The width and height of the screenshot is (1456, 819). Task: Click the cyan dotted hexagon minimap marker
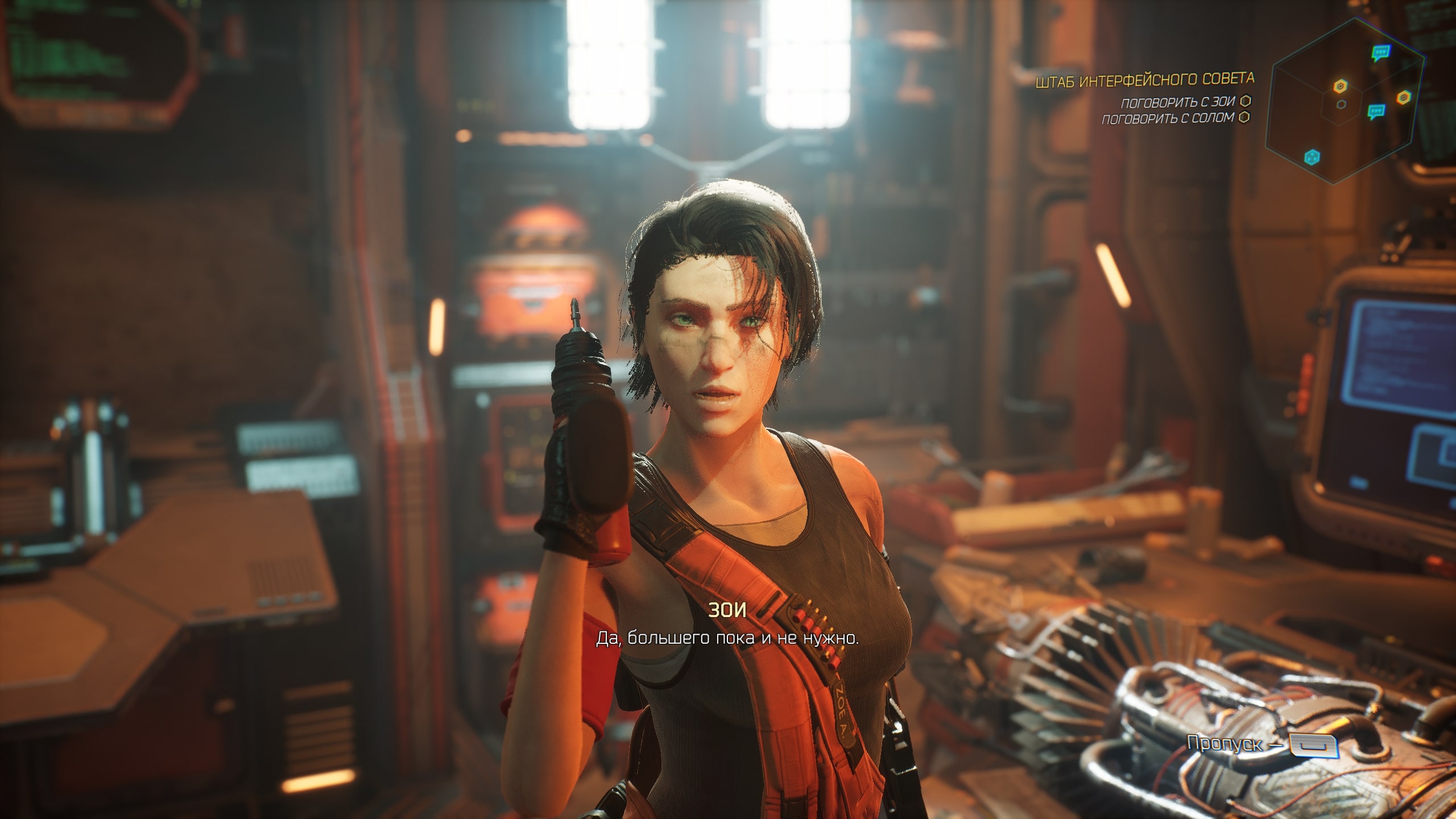[1312, 156]
